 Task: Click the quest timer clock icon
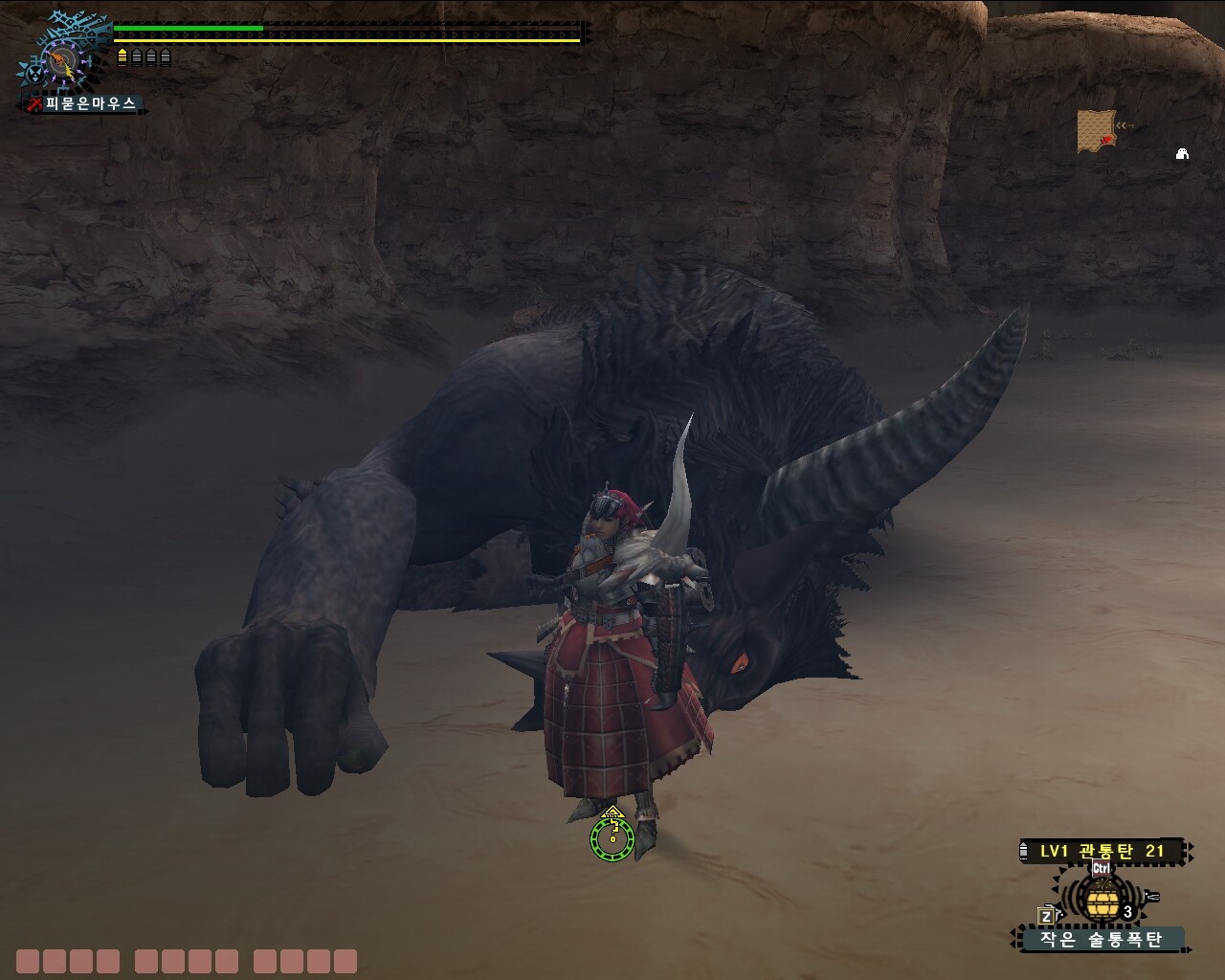pos(63,62)
